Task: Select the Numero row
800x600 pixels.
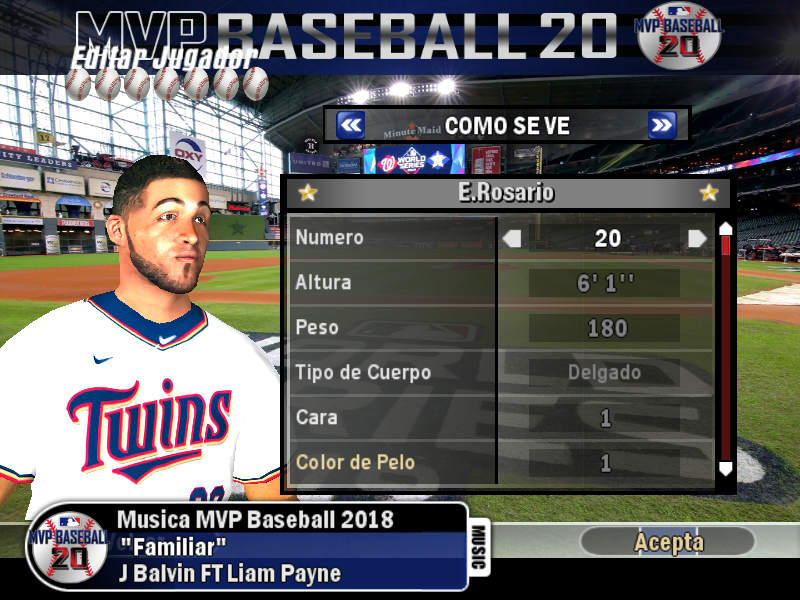Action: click(392, 238)
